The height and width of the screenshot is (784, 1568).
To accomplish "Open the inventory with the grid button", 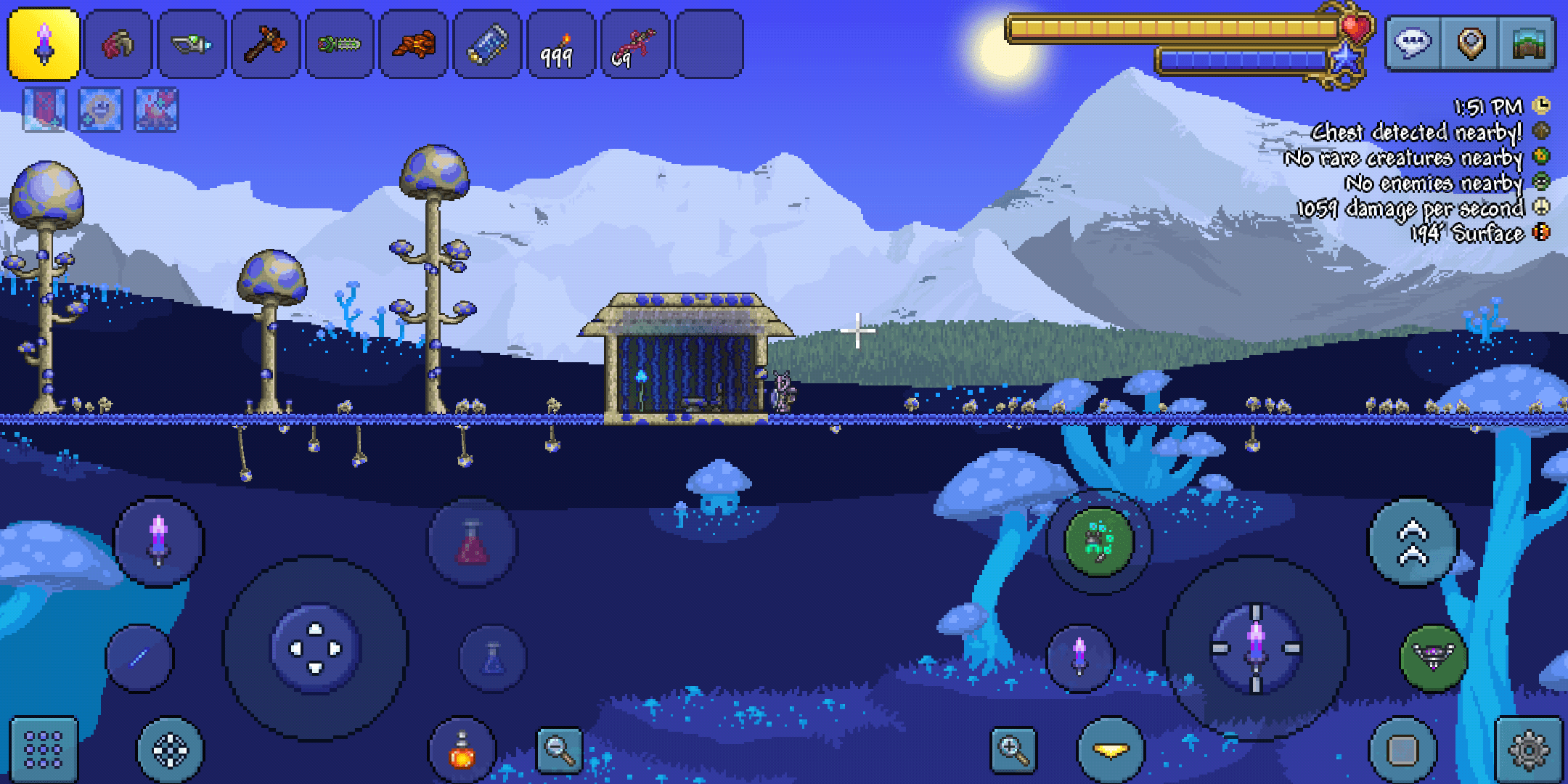I will click(x=45, y=749).
